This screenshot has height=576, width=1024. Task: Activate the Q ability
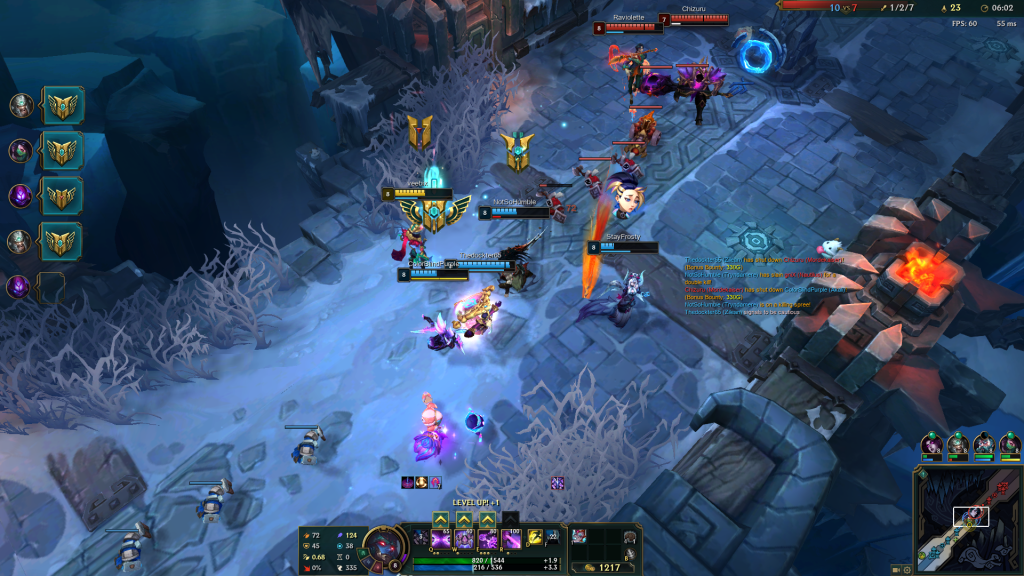coord(441,540)
